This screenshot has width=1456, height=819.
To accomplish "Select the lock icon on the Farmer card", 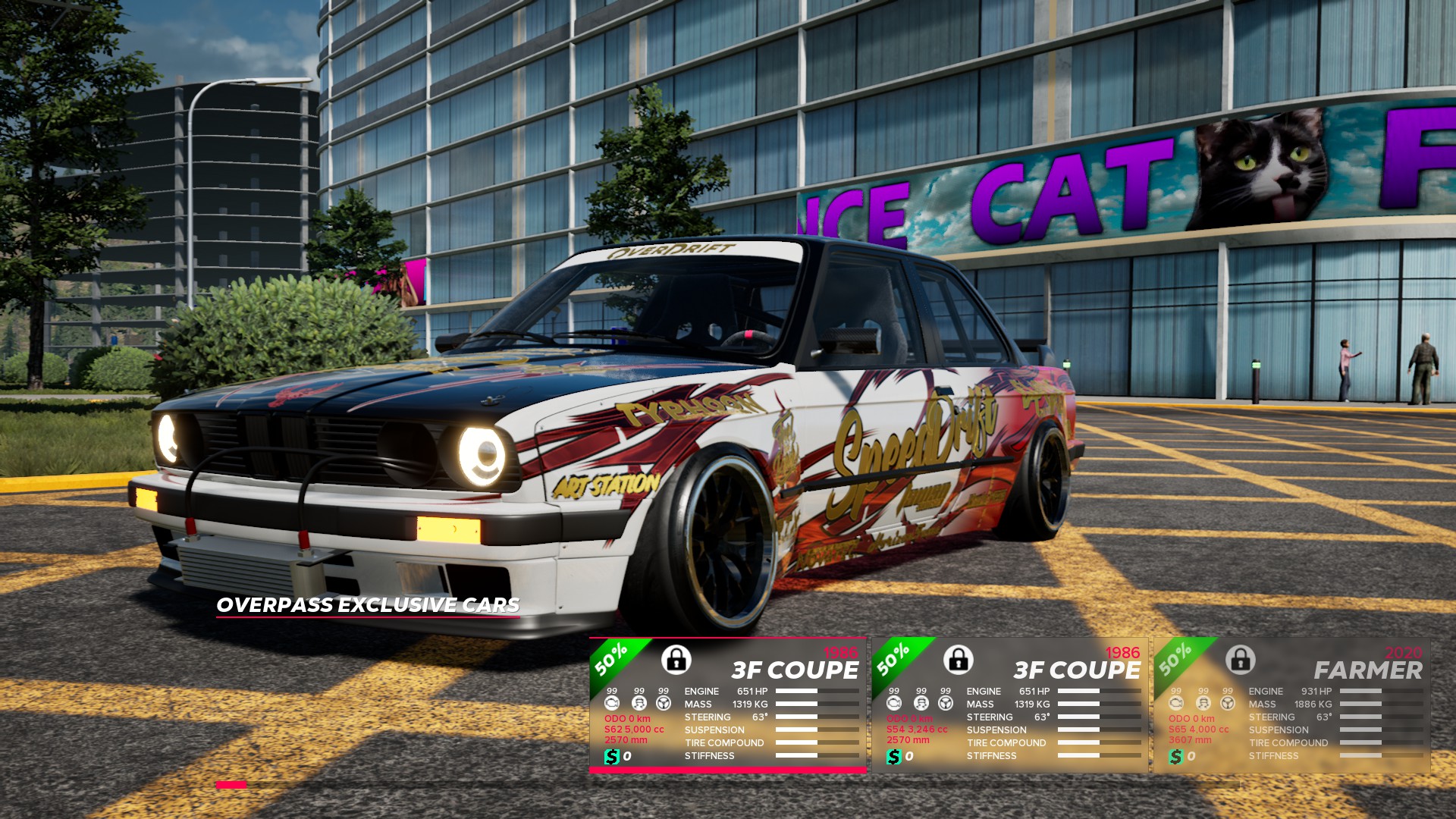I will [1241, 662].
